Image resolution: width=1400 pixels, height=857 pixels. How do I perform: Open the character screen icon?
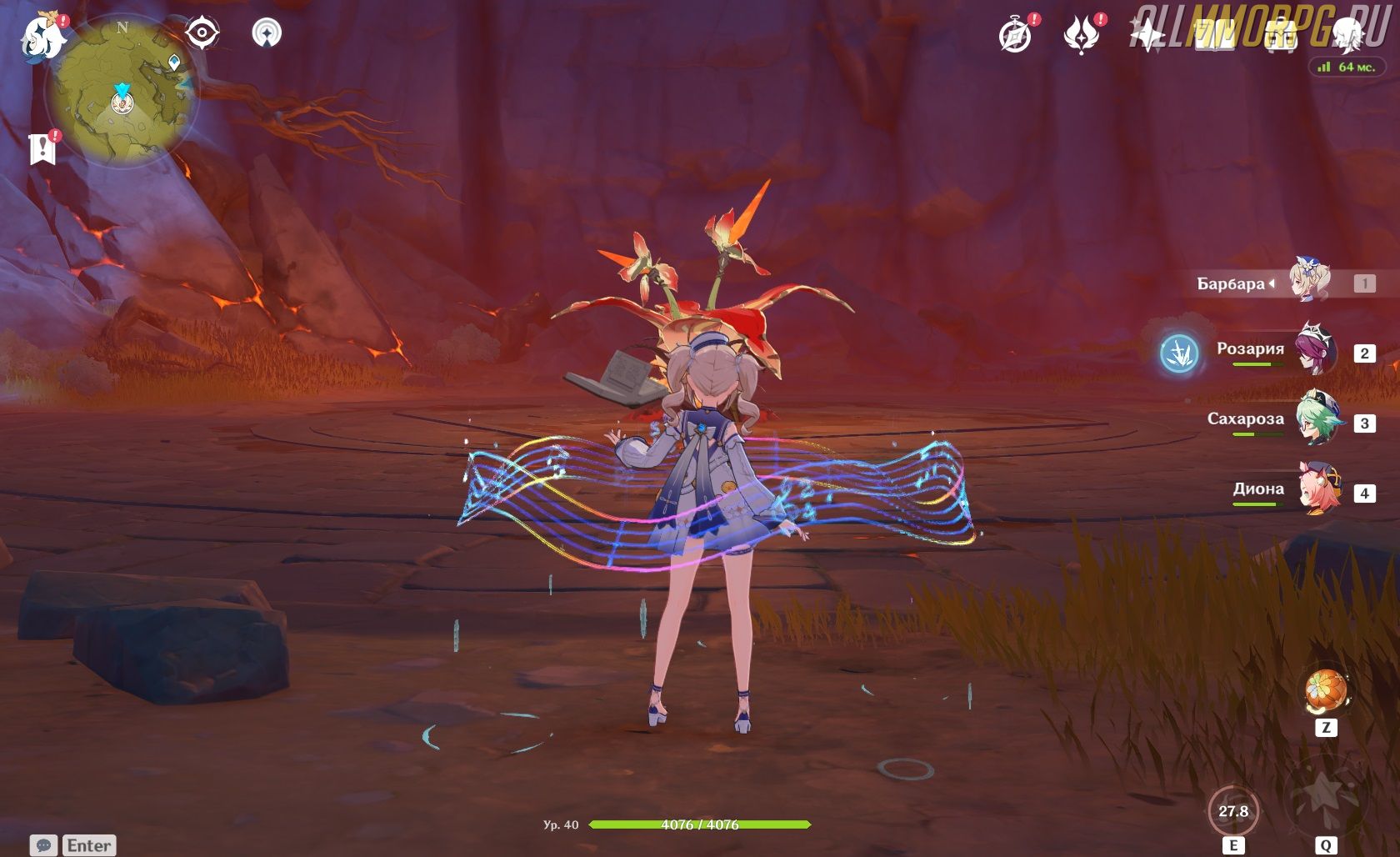(1347, 35)
